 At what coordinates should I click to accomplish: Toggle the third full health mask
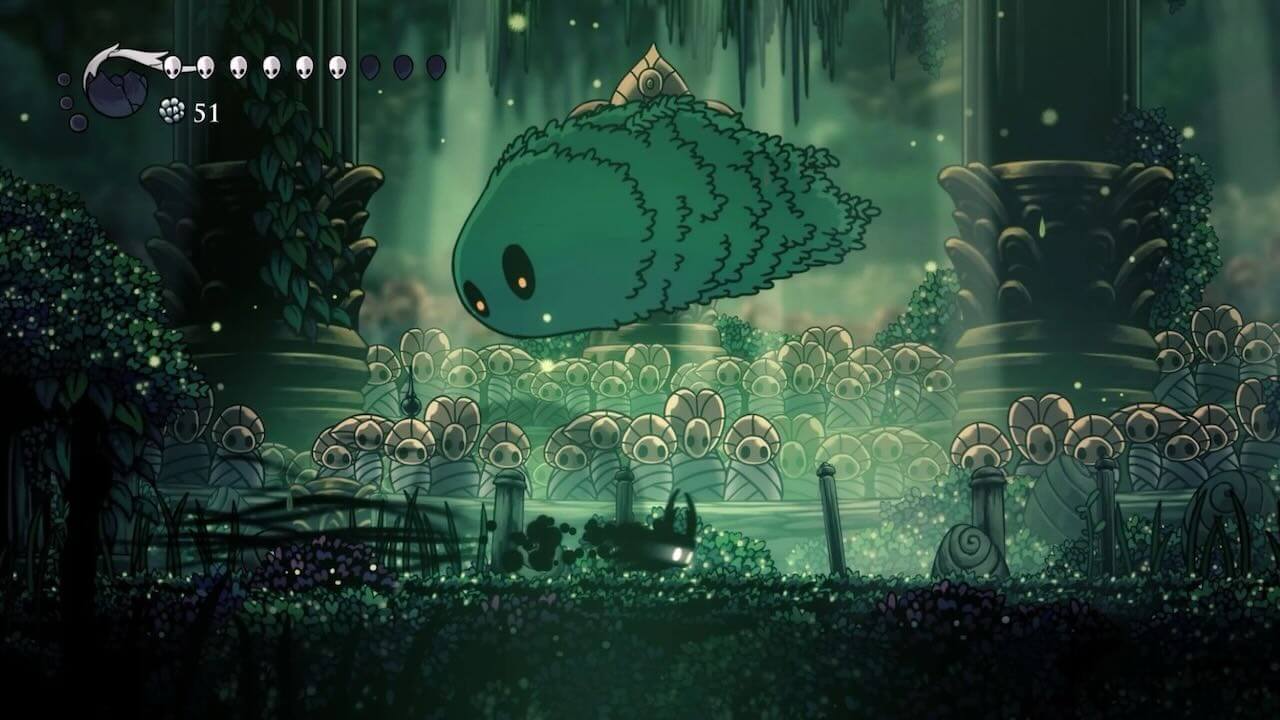(x=239, y=66)
